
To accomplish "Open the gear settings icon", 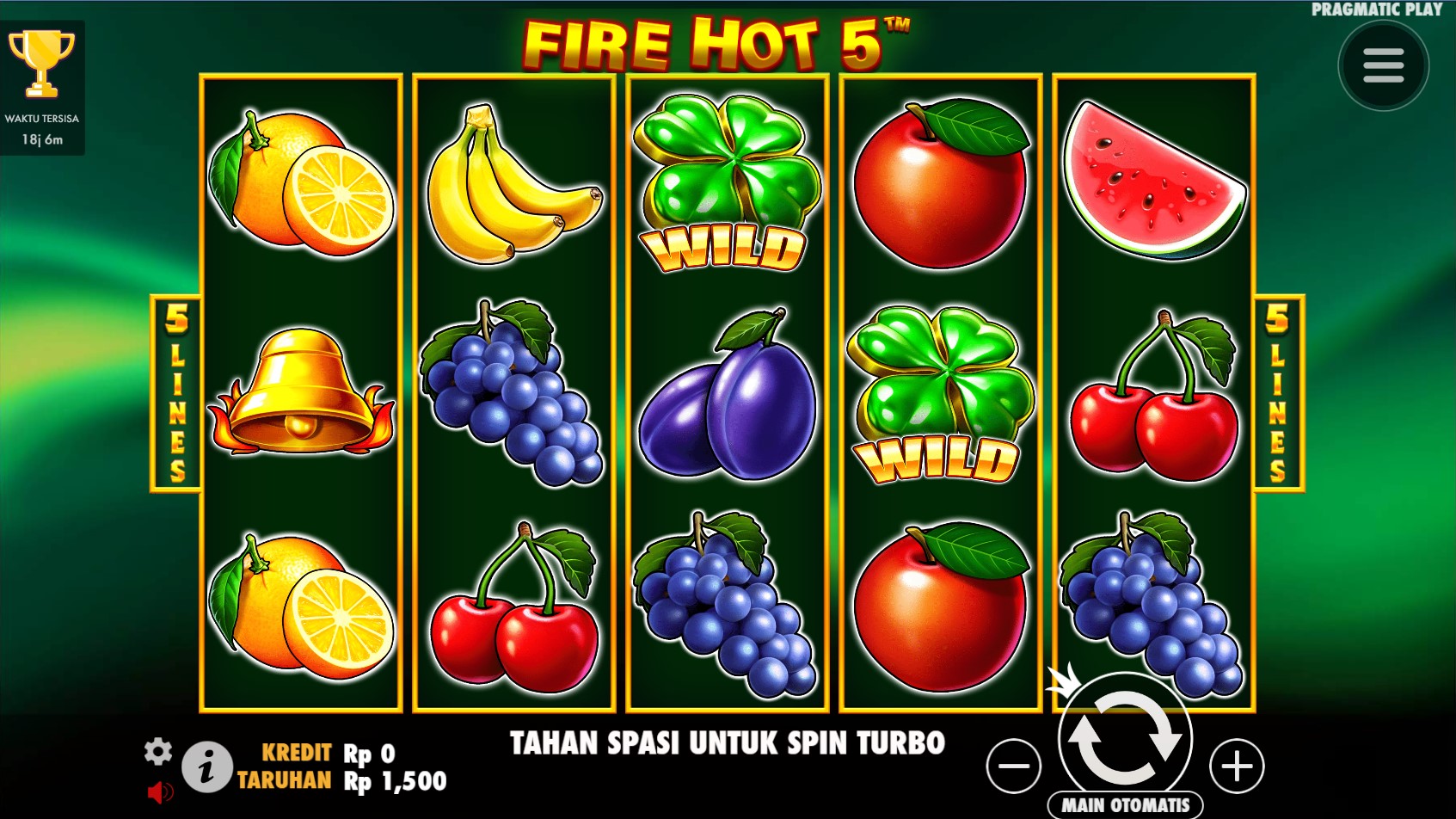I will pos(158,752).
